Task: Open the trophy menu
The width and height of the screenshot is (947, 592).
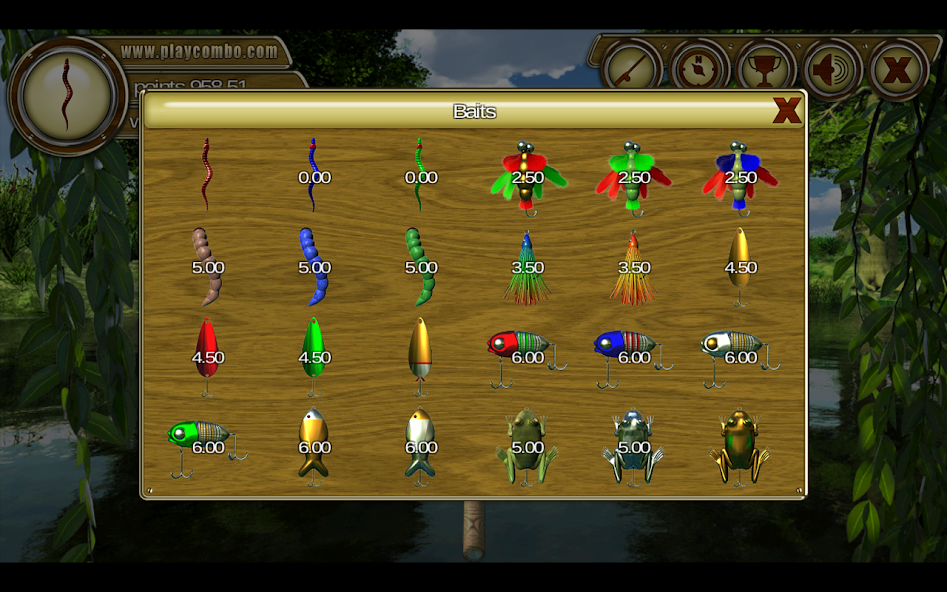Action: coord(765,69)
